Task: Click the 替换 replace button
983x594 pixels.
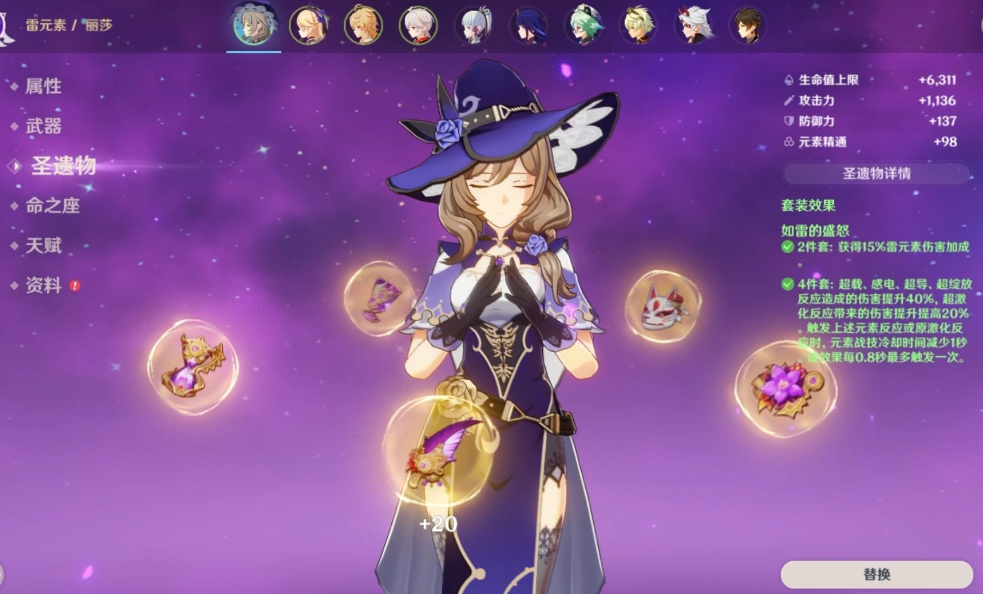Action: [876, 575]
